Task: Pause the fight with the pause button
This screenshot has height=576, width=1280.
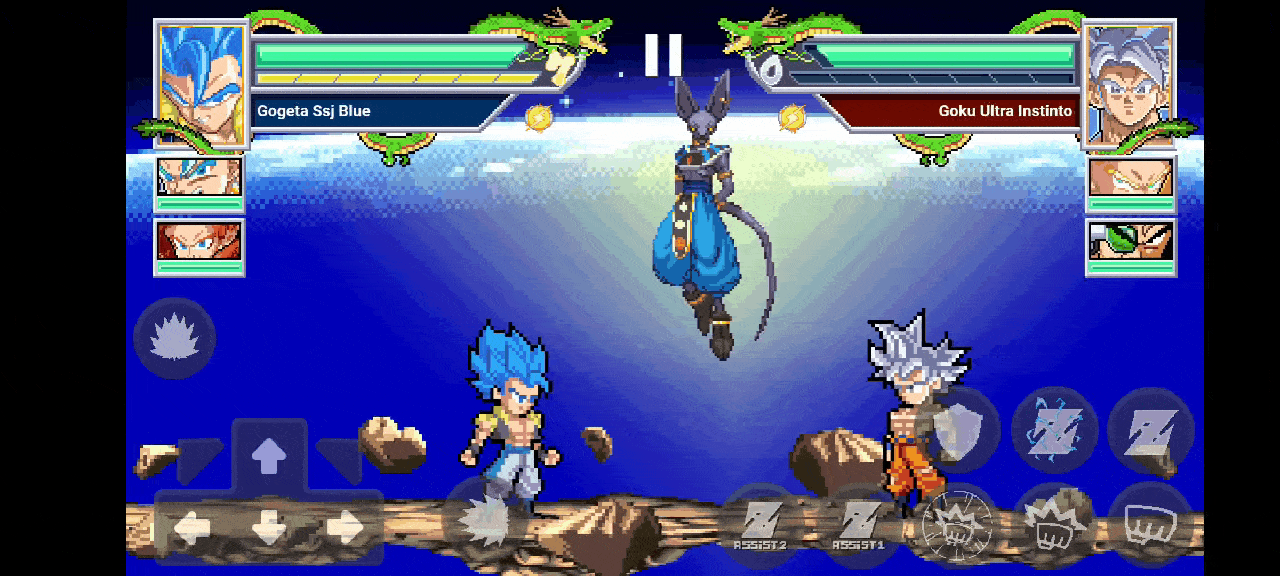Action: point(662,55)
